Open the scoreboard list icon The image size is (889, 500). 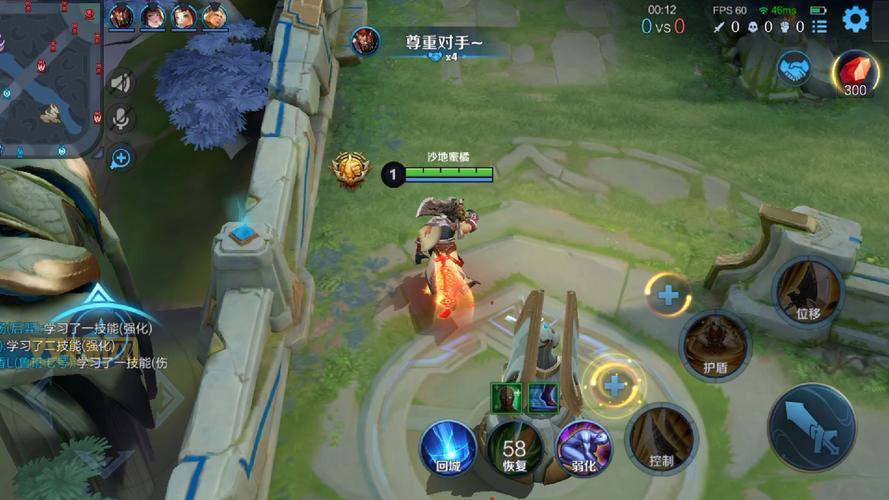click(x=819, y=27)
